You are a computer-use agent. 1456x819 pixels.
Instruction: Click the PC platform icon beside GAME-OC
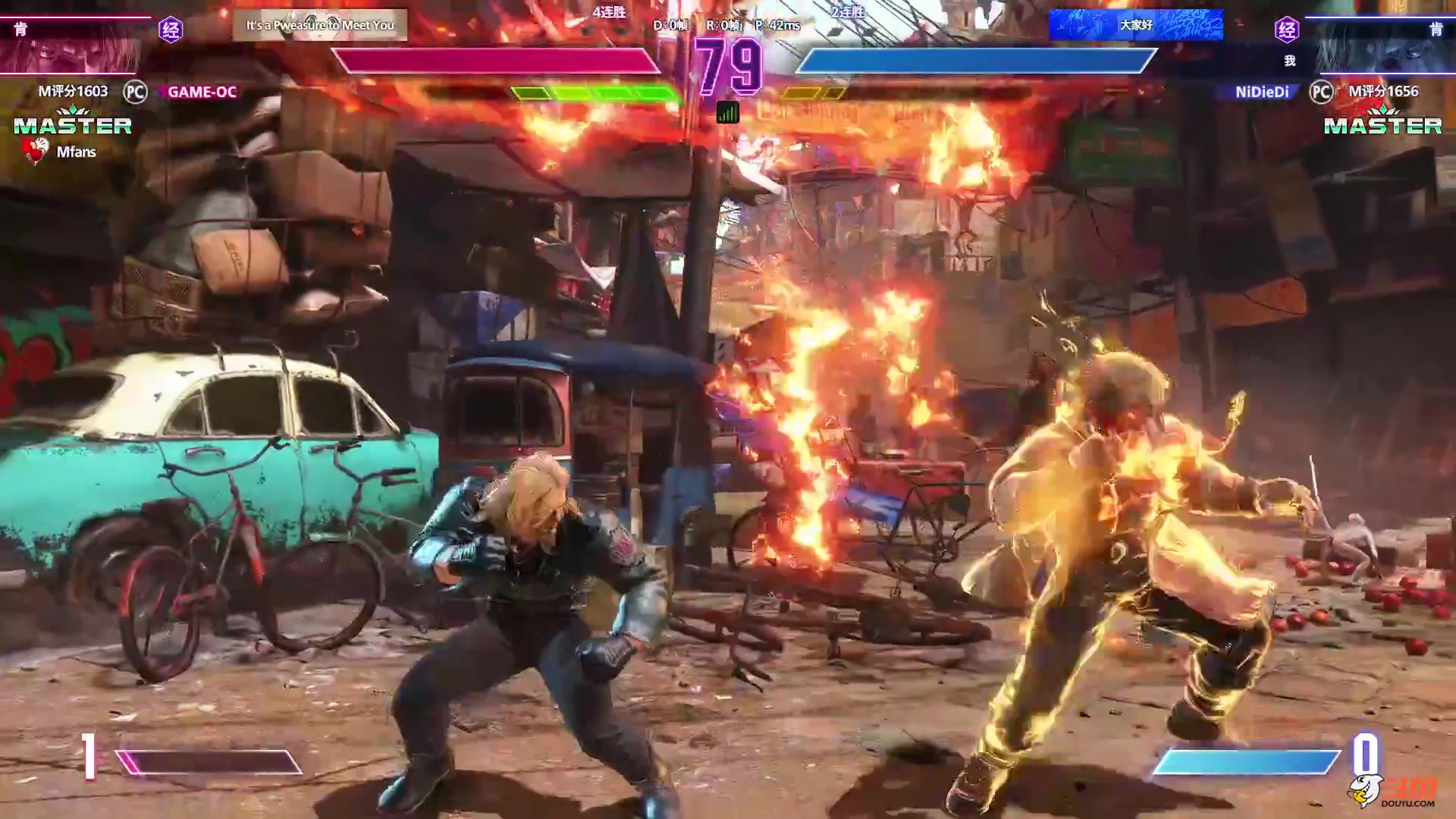(135, 92)
